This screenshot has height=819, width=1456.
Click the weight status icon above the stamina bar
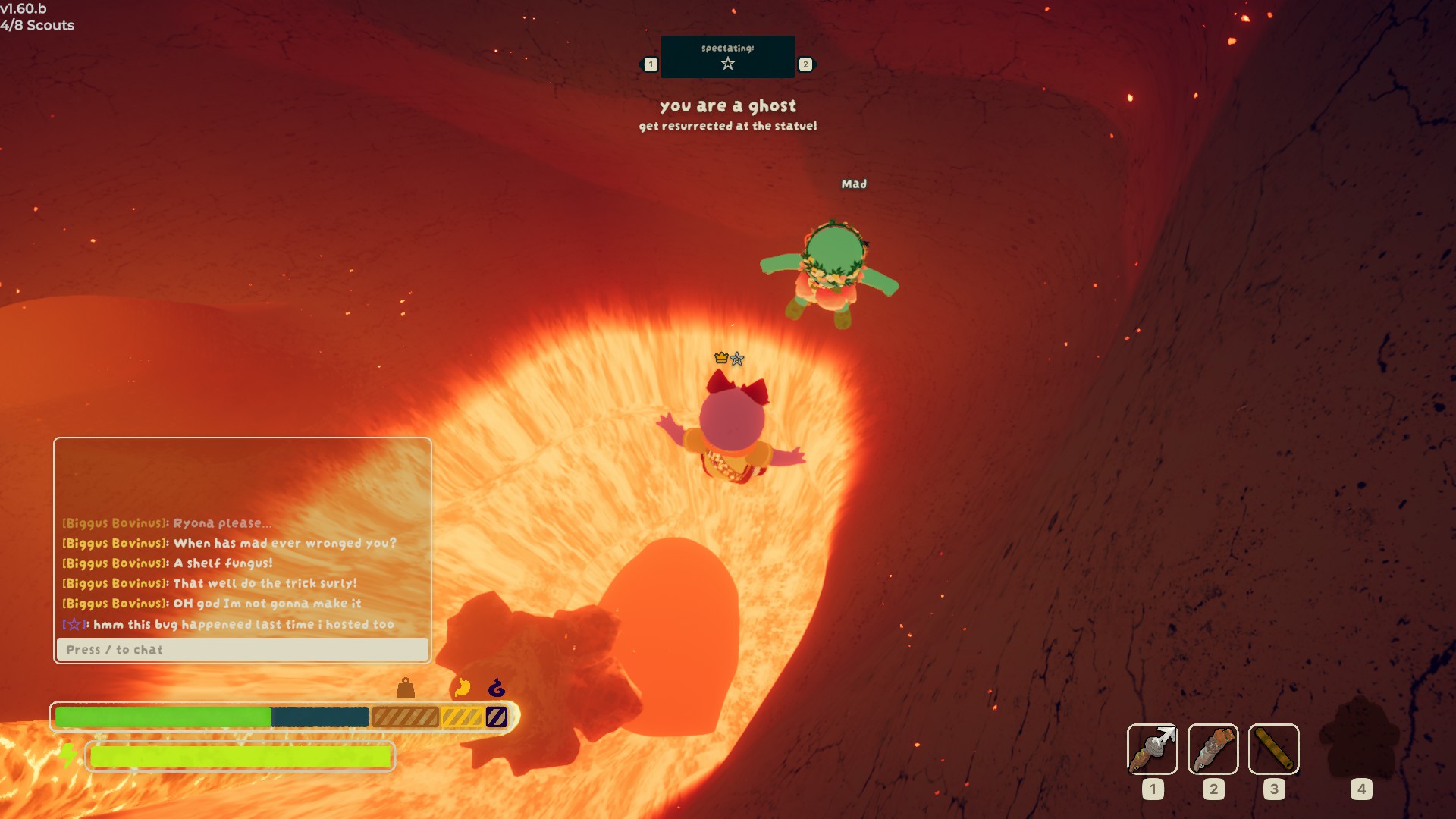tap(406, 688)
